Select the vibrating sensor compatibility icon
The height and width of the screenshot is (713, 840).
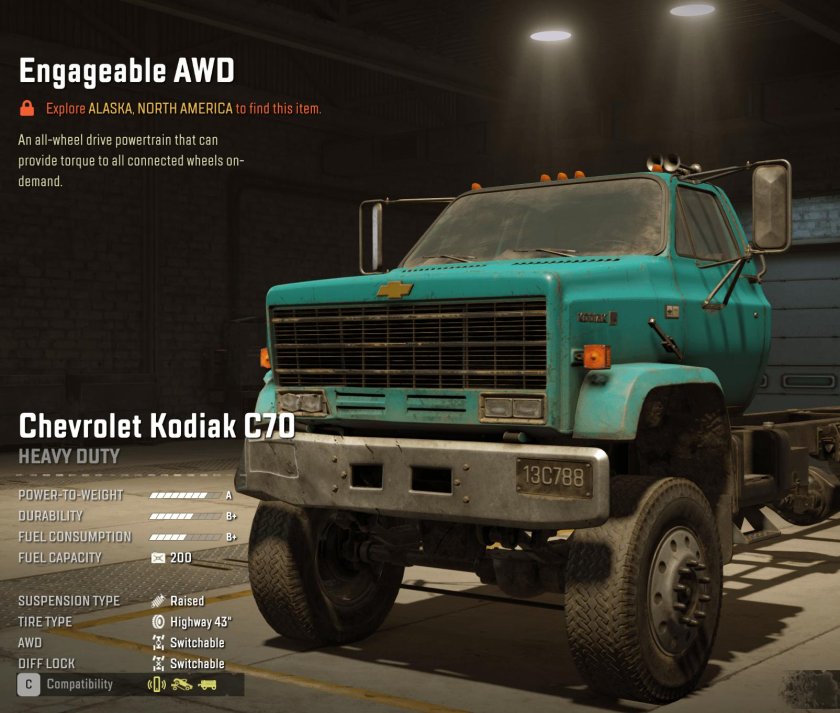tap(156, 685)
